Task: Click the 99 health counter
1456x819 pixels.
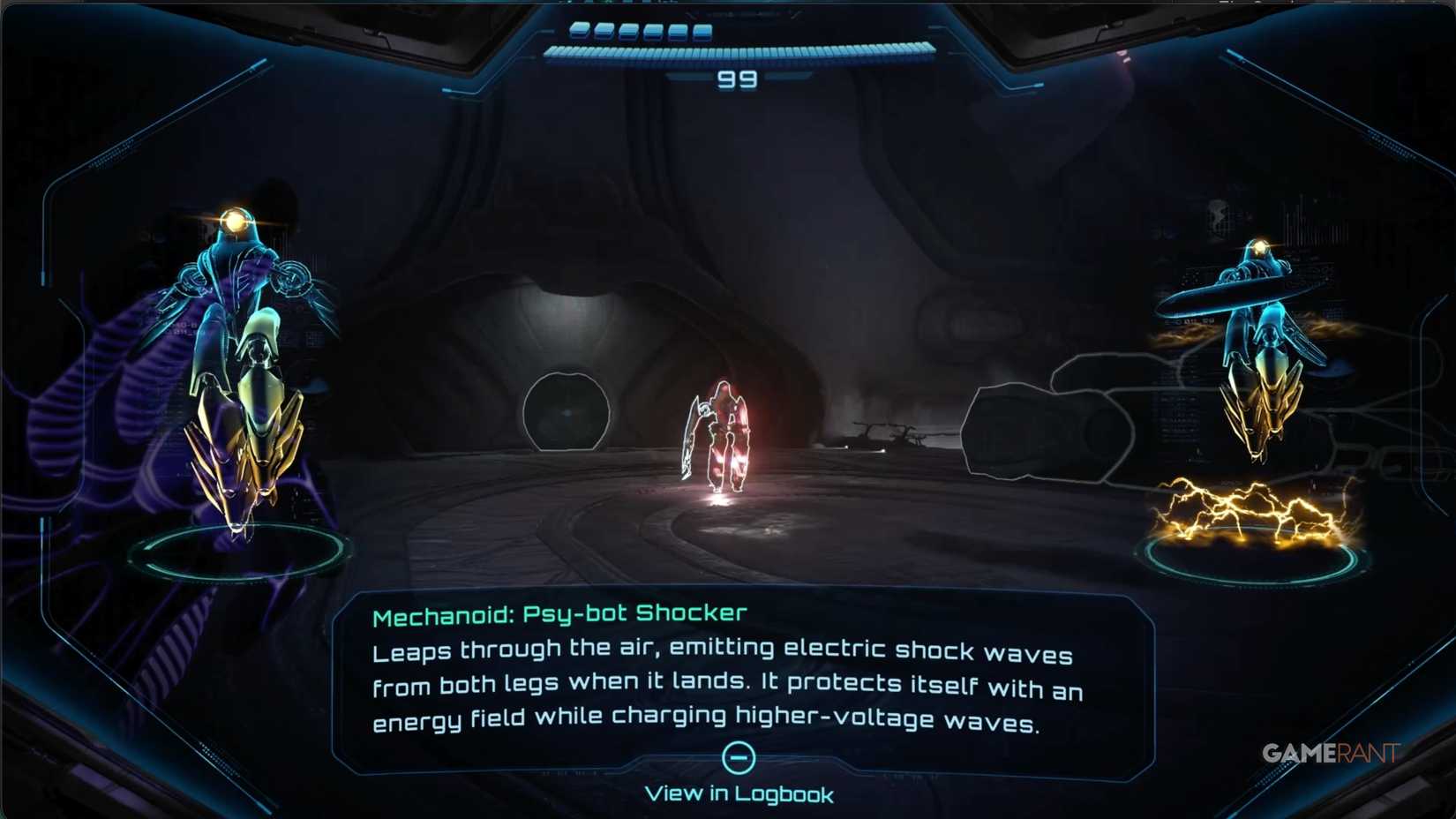Action: click(738, 79)
